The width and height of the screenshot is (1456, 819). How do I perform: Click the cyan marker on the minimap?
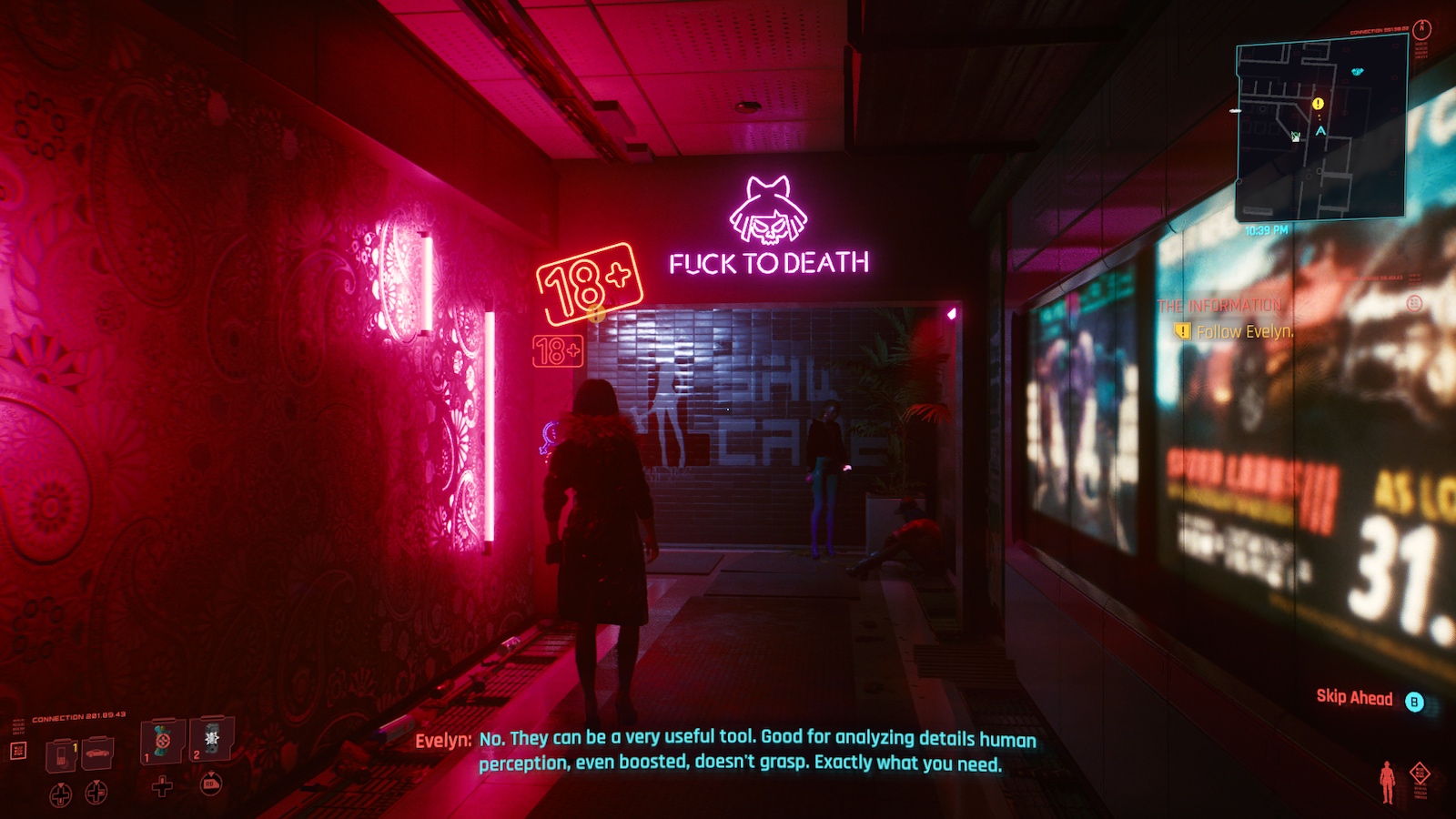tap(1358, 71)
